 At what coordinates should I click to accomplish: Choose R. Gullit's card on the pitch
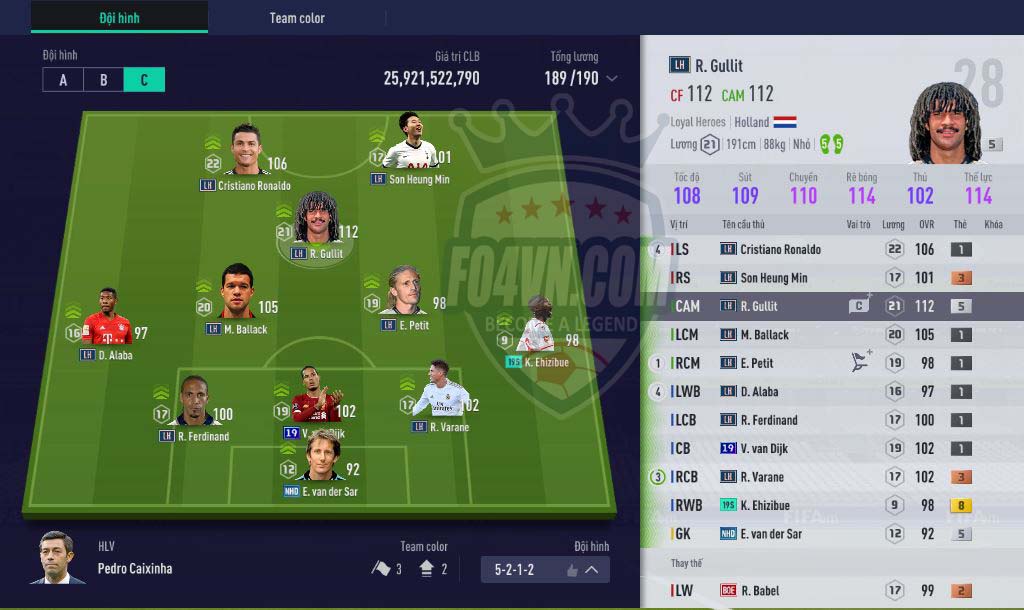click(x=315, y=224)
